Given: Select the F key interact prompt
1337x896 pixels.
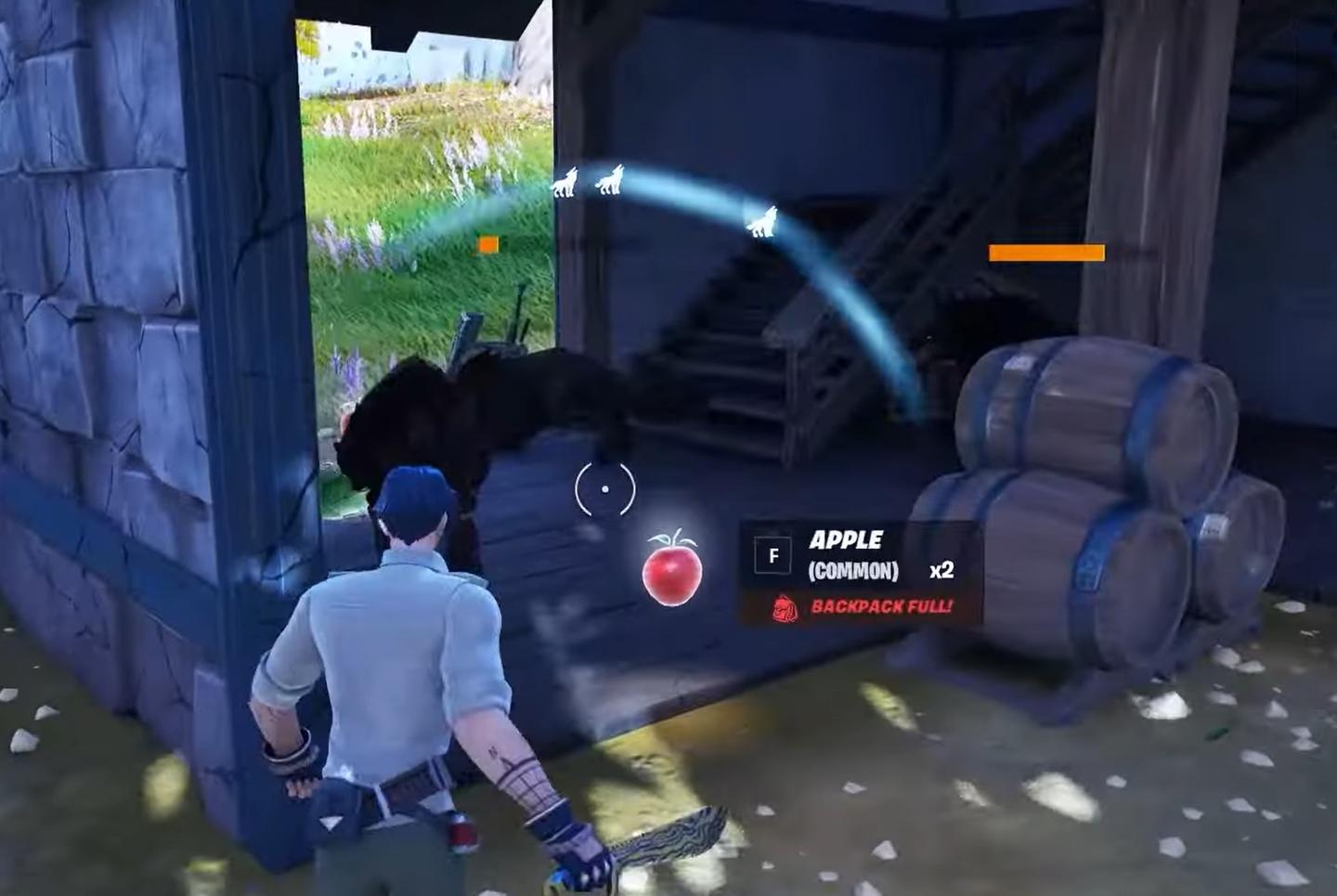Looking at the screenshot, I should [x=772, y=552].
